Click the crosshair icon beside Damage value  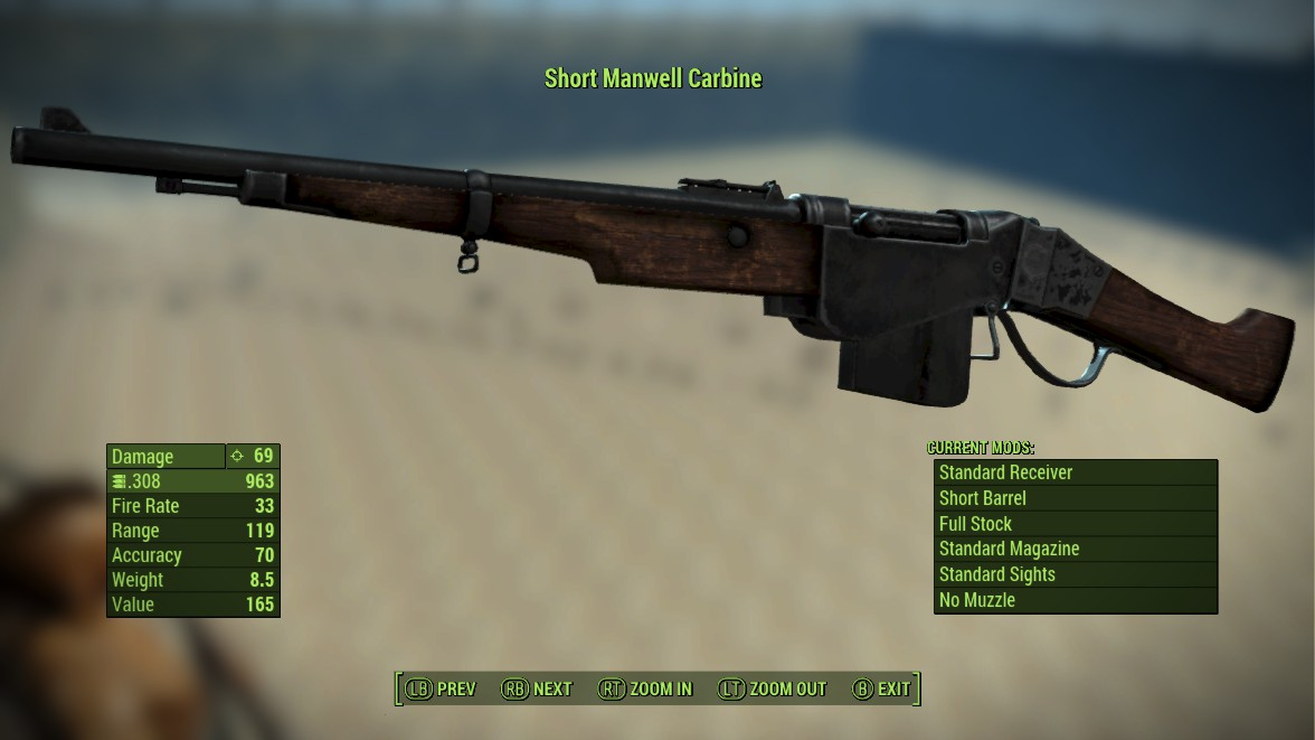[x=238, y=455]
